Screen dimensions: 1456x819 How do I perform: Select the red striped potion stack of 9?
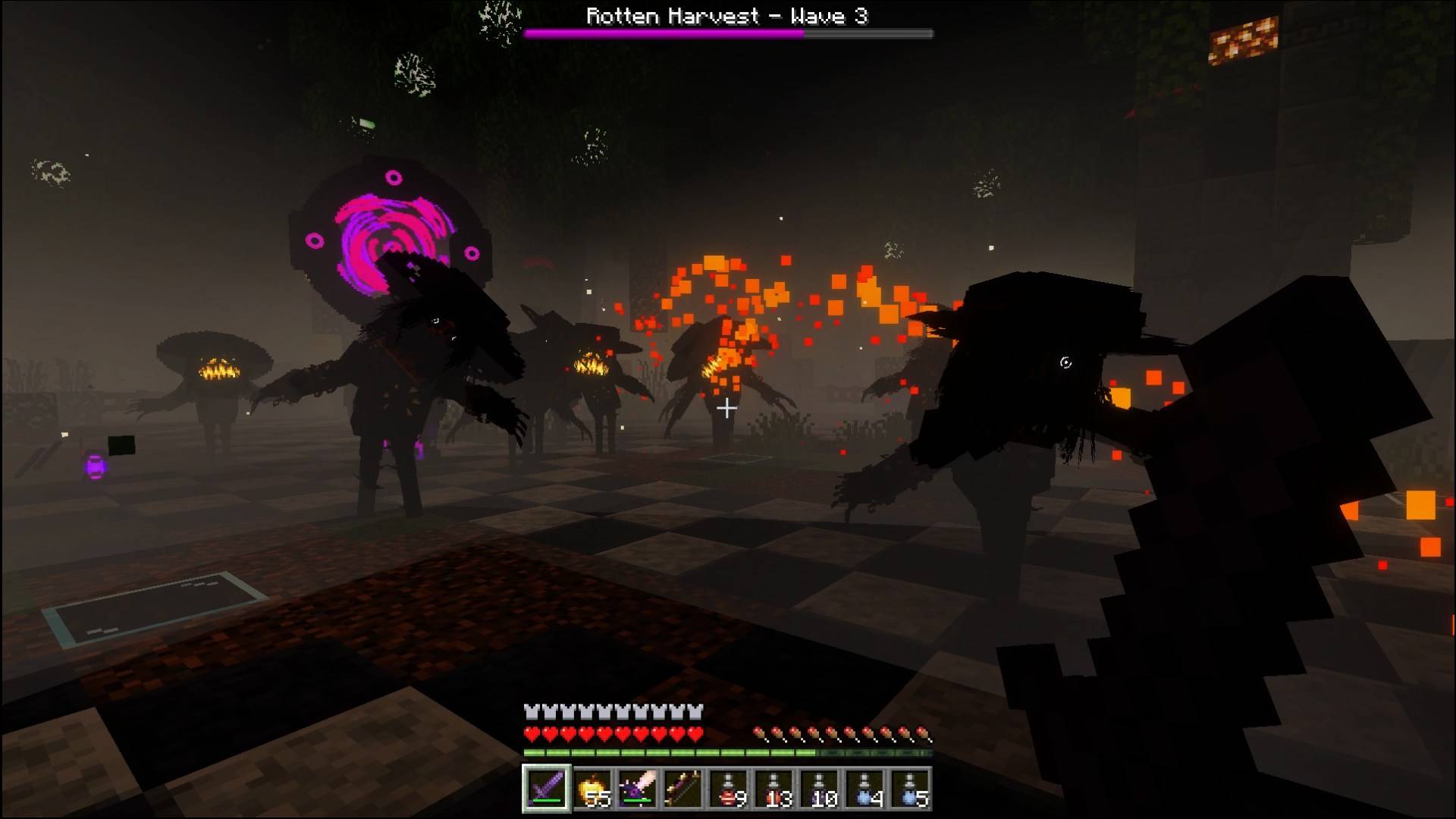tap(729, 789)
